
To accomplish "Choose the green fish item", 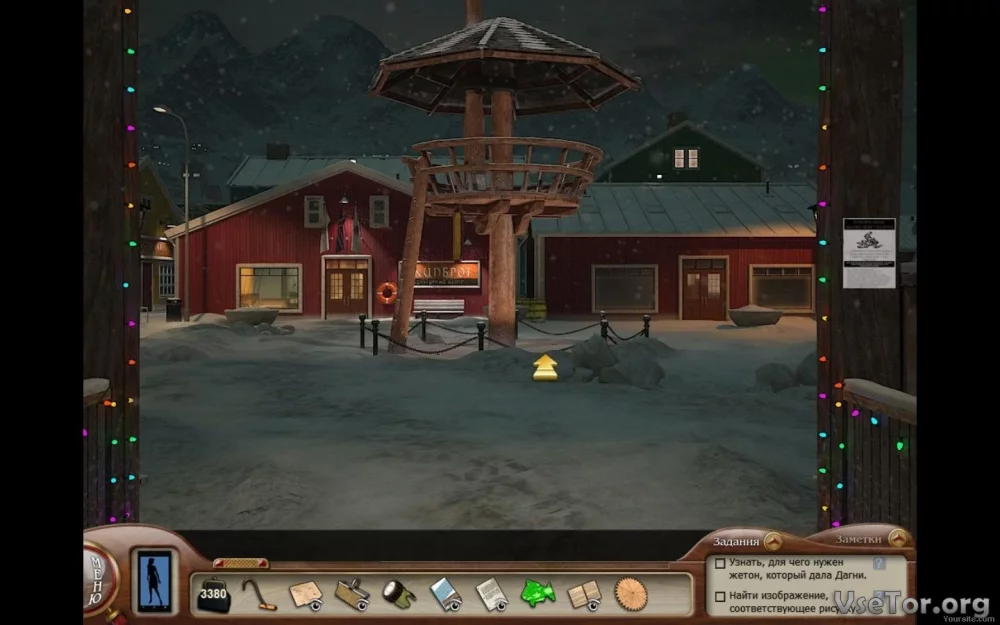I will (x=537, y=594).
